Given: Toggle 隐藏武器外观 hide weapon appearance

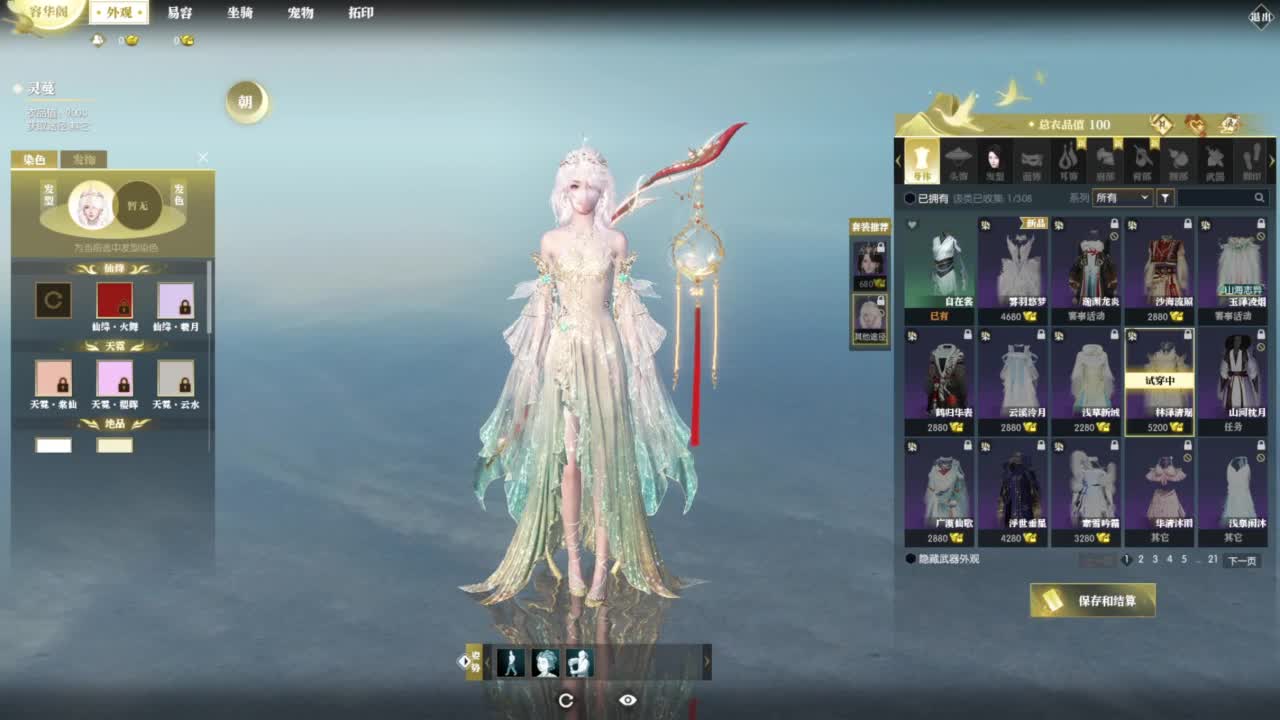Looking at the screenshot, I should coord(910,559).
